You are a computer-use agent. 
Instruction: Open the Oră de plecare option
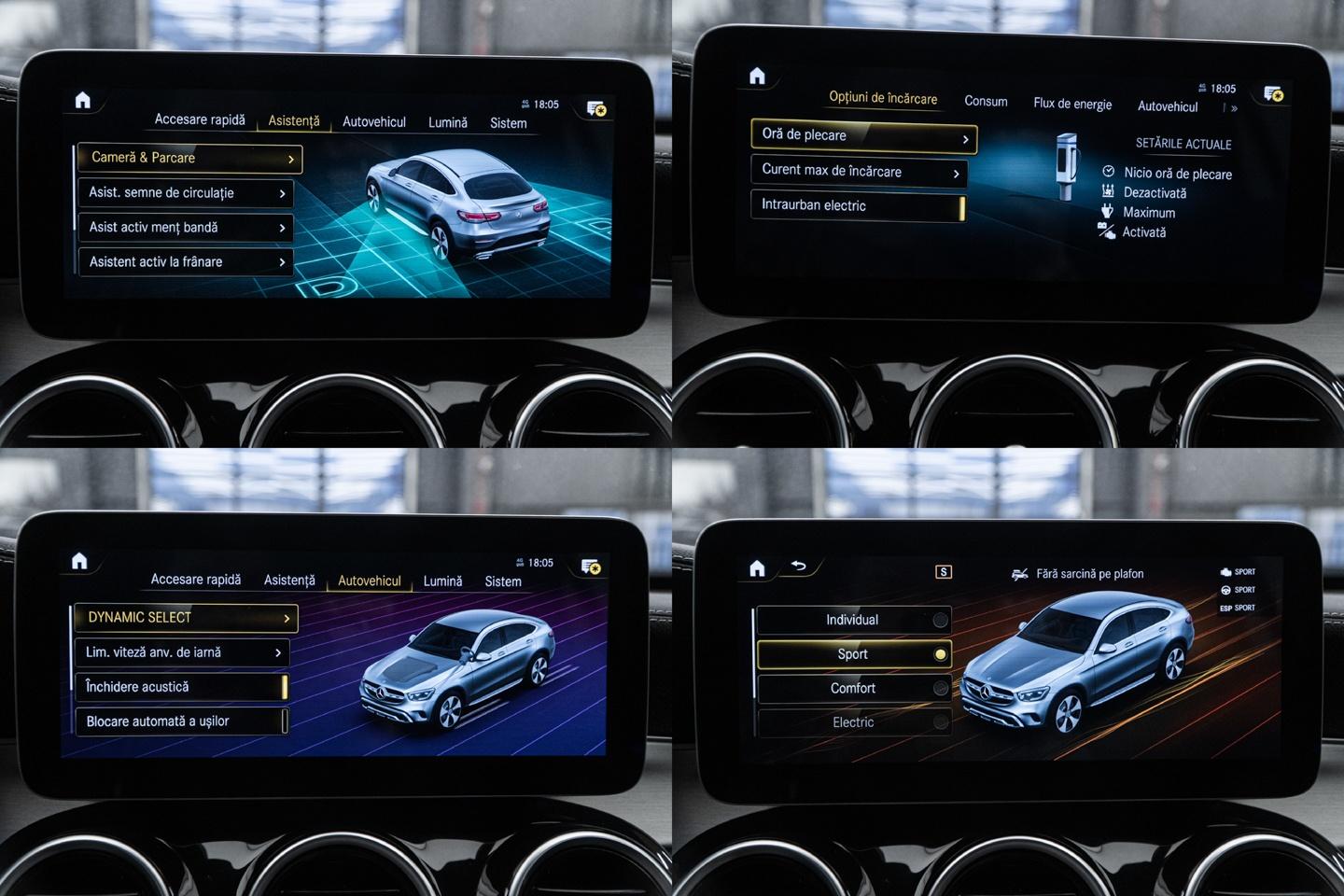coord(863,136)
